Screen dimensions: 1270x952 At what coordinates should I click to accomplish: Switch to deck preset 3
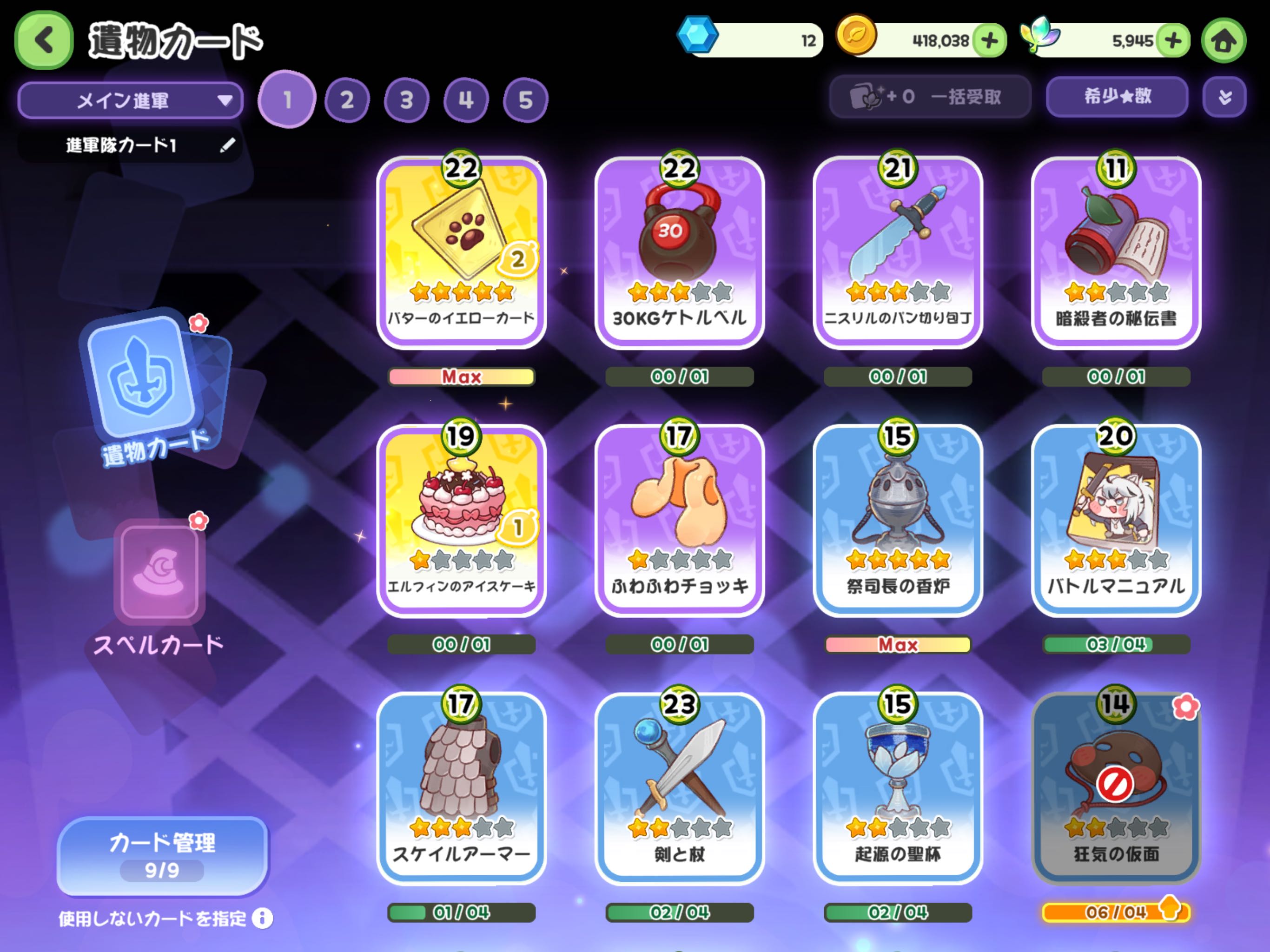tap(406, 100)
